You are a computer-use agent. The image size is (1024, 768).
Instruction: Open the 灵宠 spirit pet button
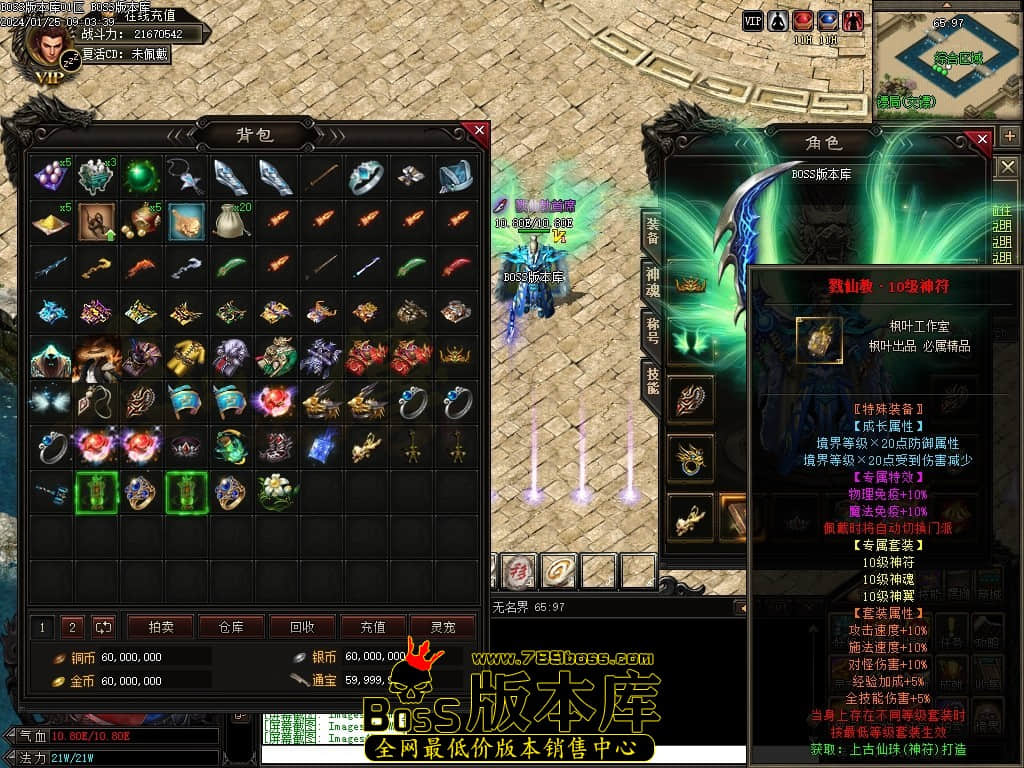[443, 627]
